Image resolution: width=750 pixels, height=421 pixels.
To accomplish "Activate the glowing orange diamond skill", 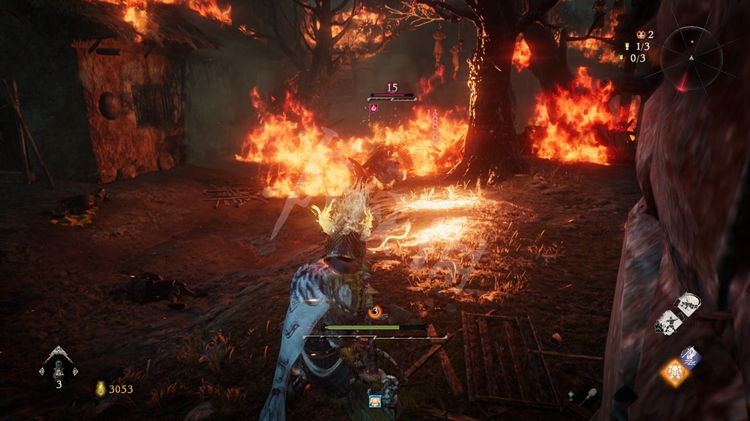I will 673,373.
